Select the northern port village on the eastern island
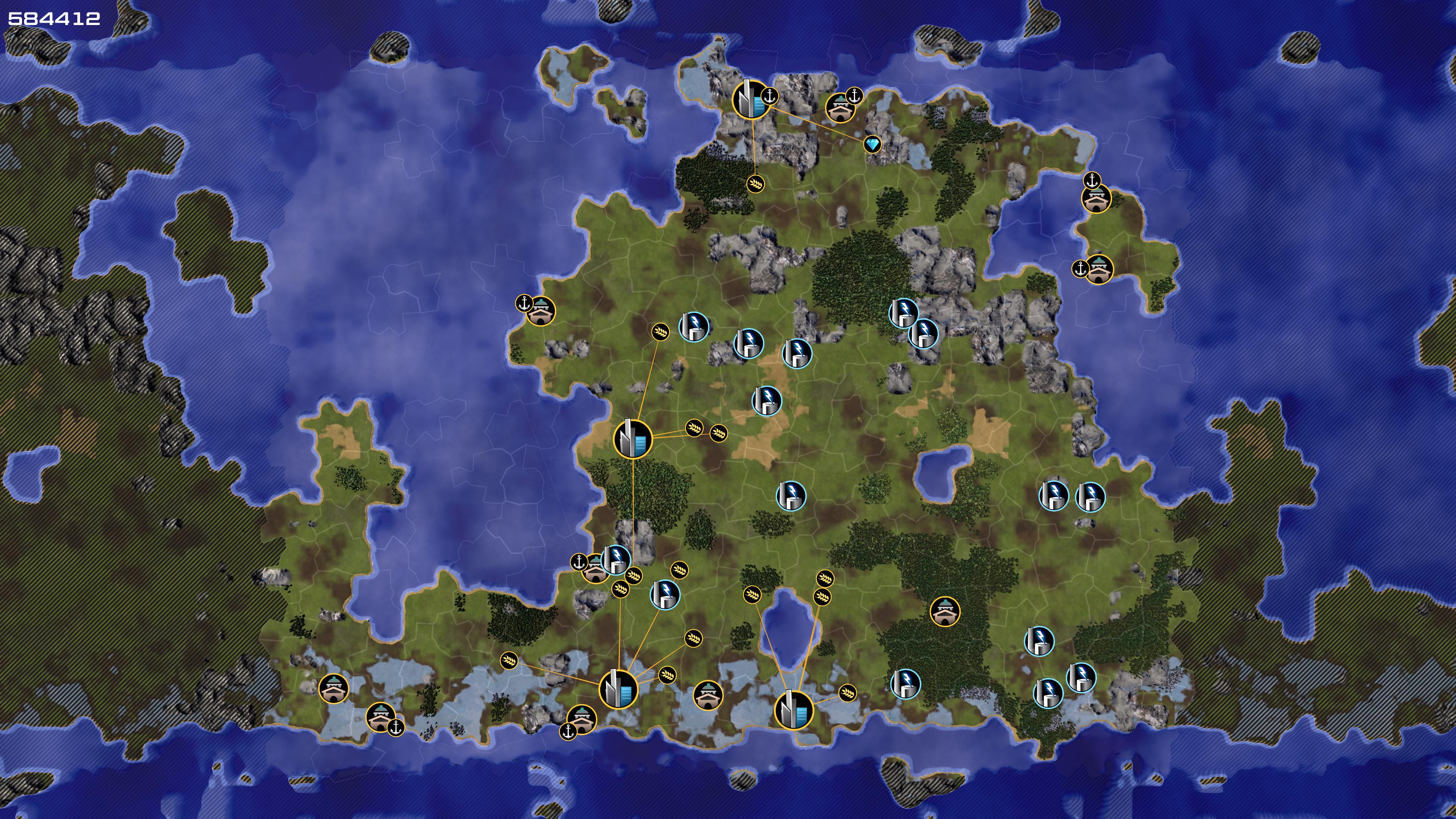The image size is (1456, 819). click(1096, 198)
